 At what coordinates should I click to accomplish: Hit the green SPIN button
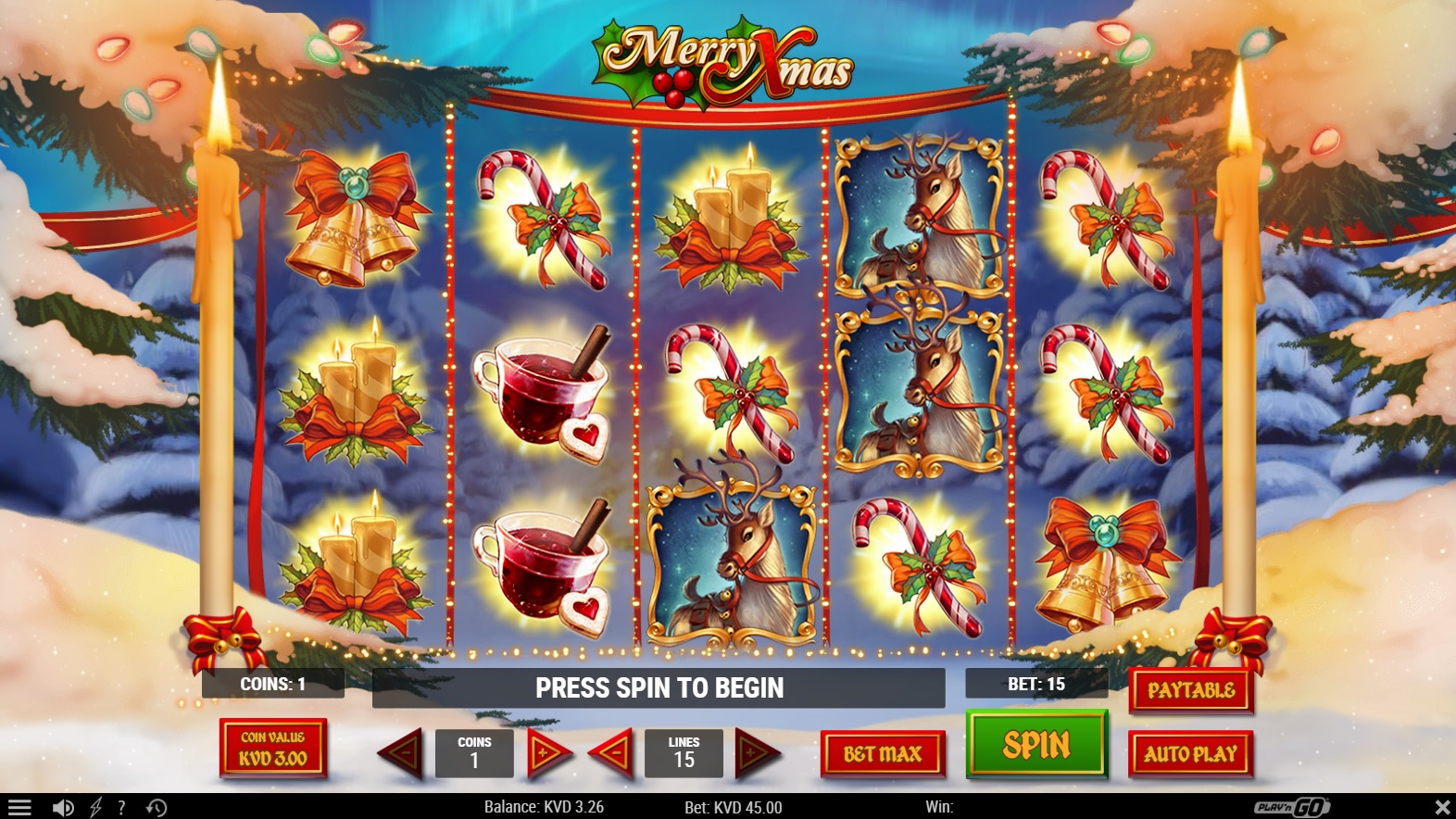[x=1036, y=744]
